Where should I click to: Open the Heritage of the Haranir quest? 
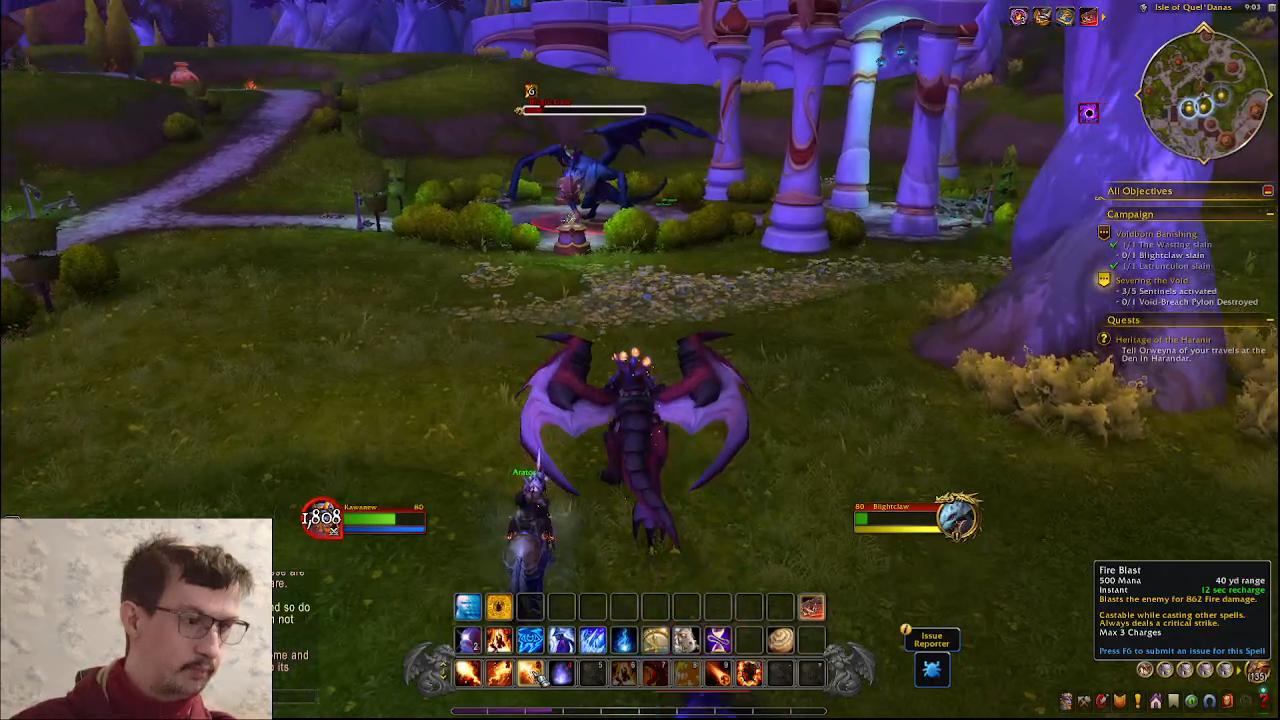tap(1162, 340)
